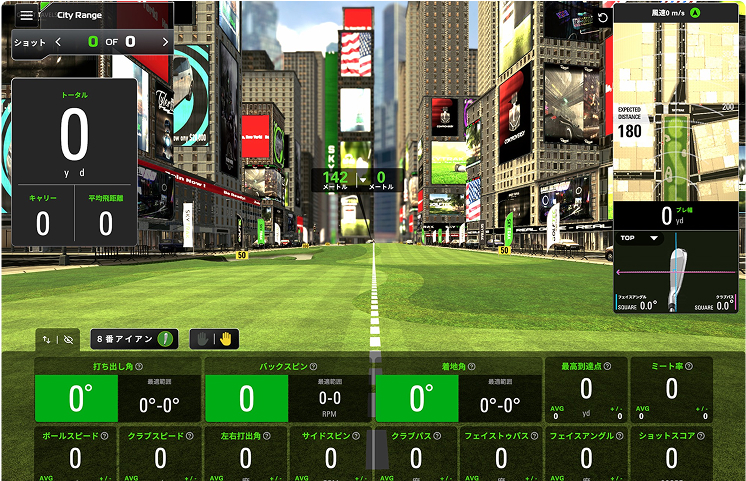
Task: Show help for バックスピン
Action: (313, 367)
